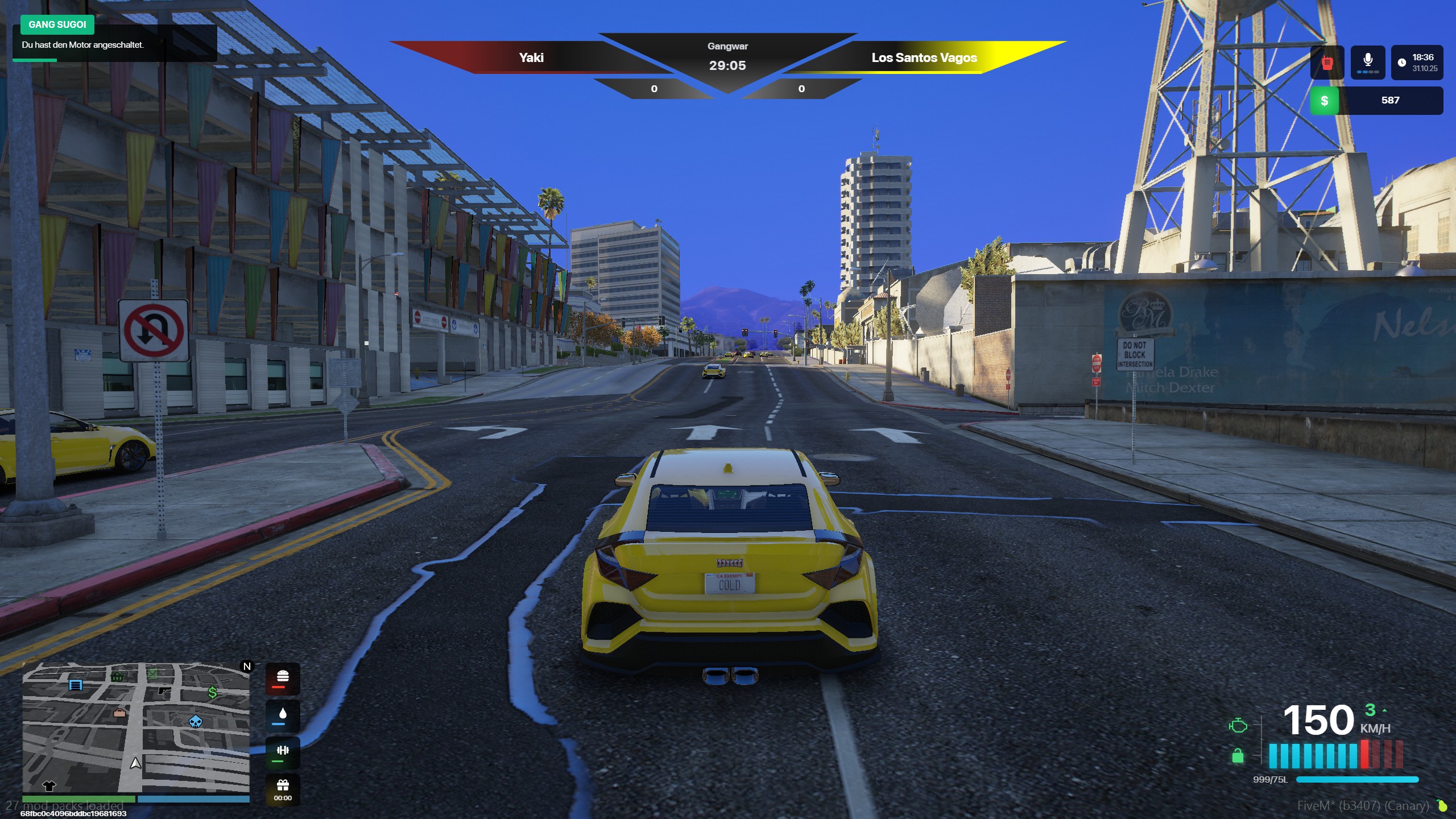Viewport: 1456px width, 819px height.
Task: Click the blue skull marker on minimap
Action: click(x=195, y=722)
